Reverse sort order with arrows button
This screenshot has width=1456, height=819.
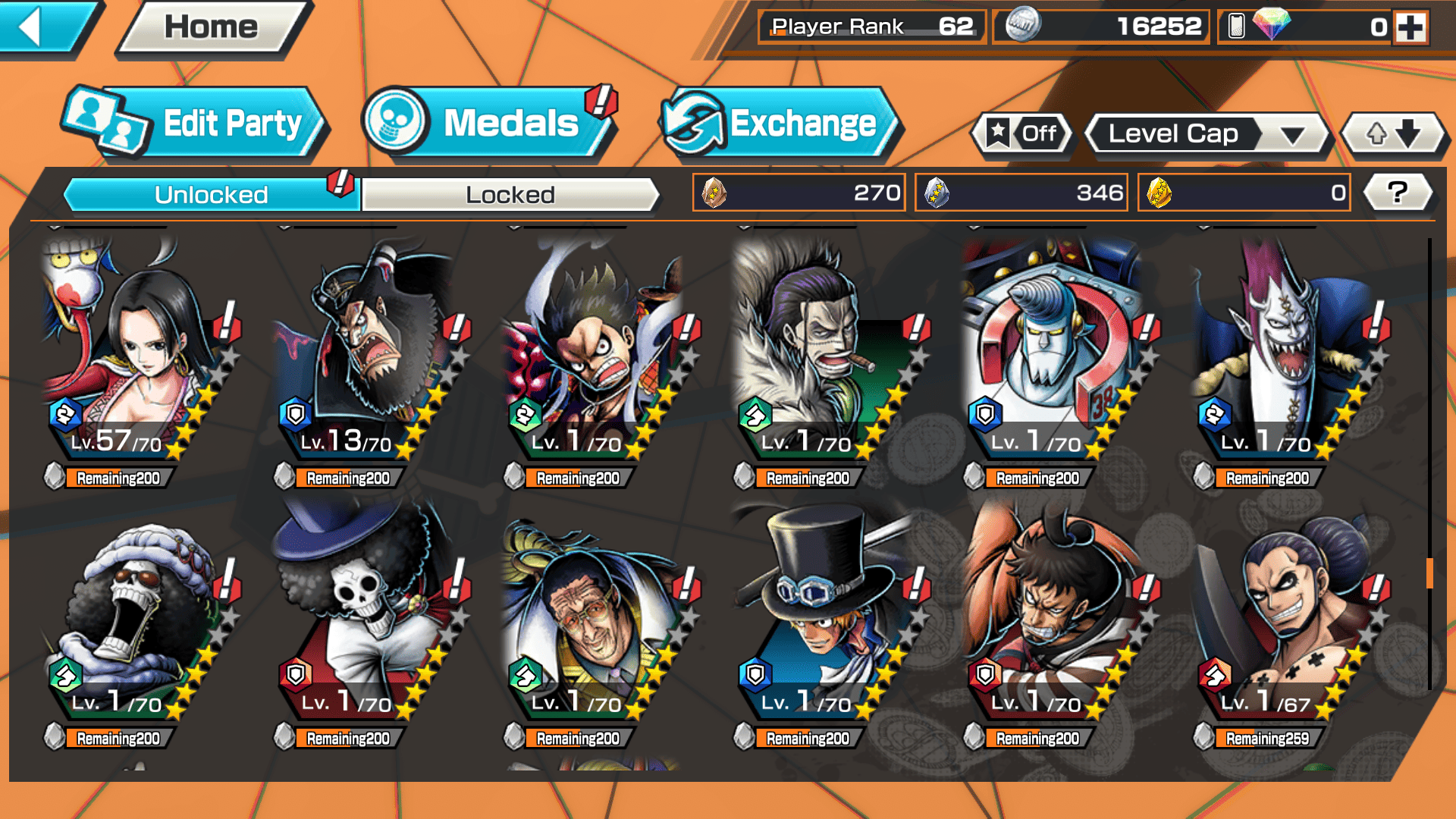[x=1393, y=134]
